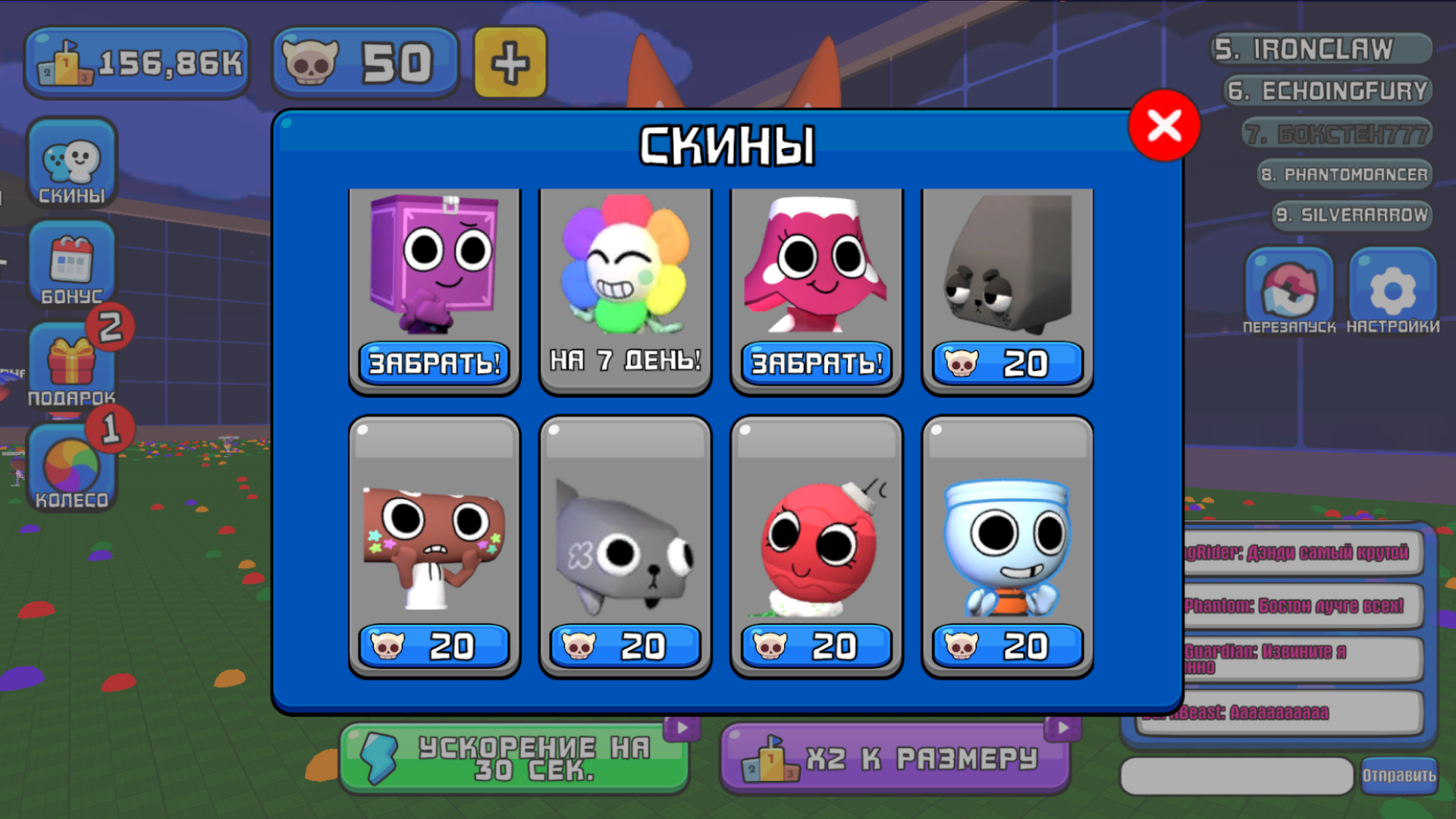
Task: Claim the purple box skin with ЗАБРАТЬ!
Action: [x=433, y=362]
